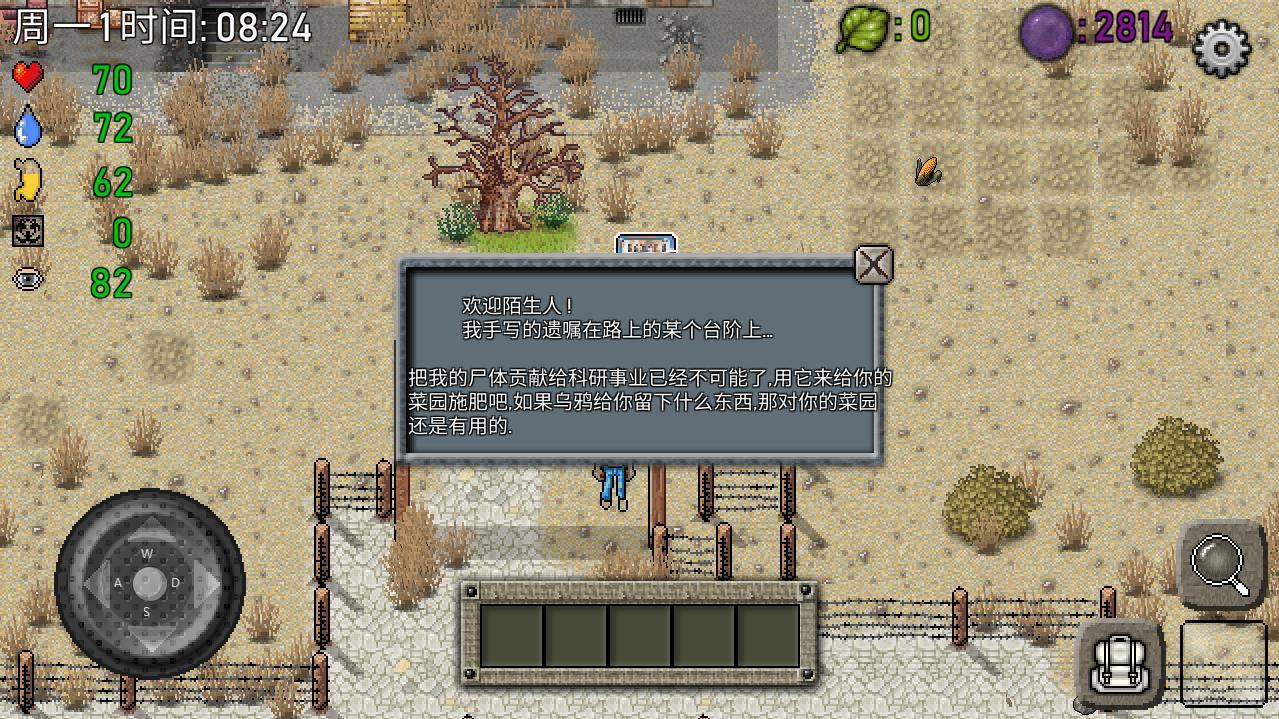This screenshot has height=719, width=1279.
Task: Close the welcome message dialog
Action: point(874,265)
